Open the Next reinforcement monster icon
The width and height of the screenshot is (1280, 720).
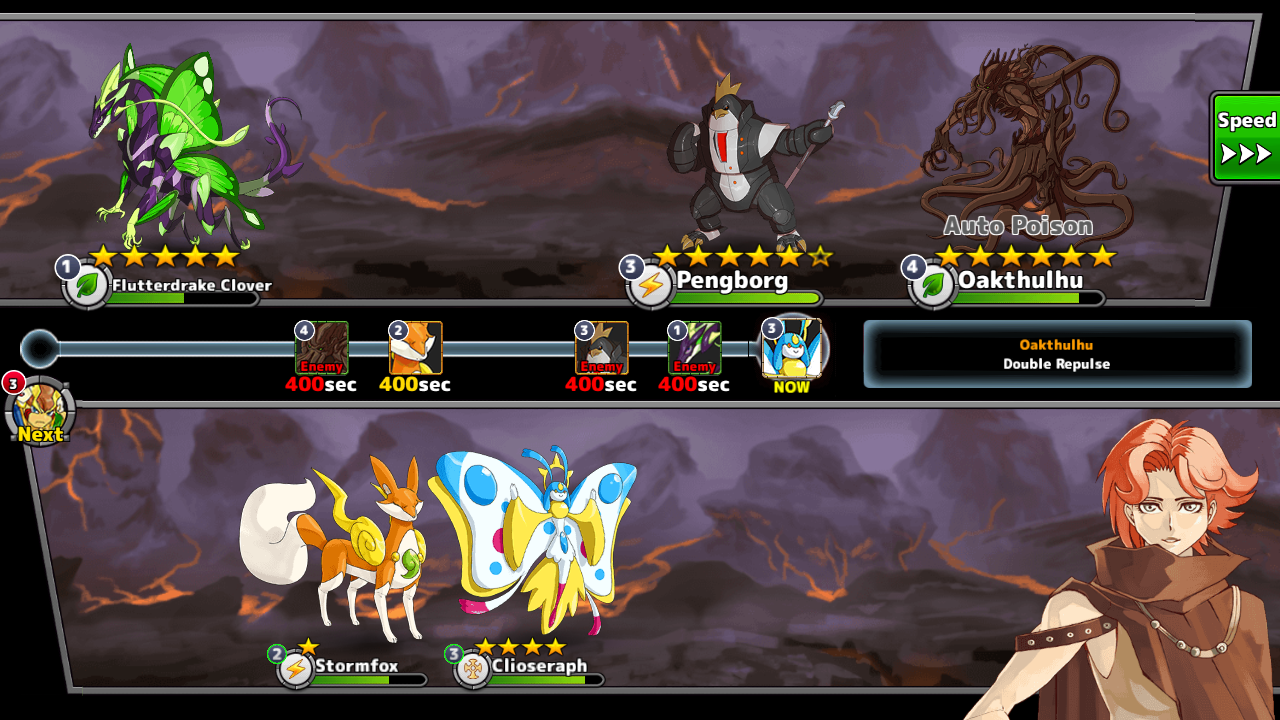40,410
